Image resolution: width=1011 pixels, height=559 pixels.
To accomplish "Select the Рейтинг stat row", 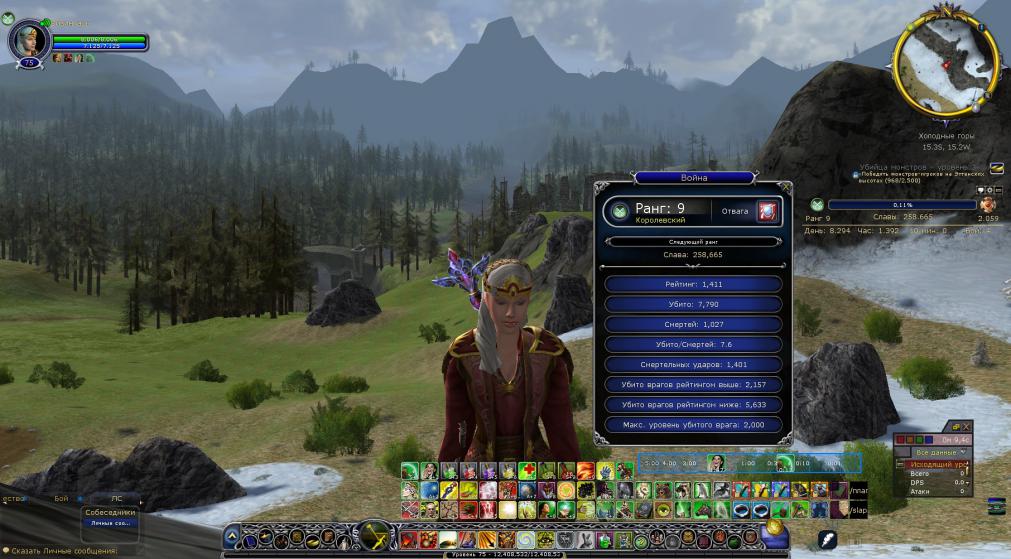I will 692,284.
